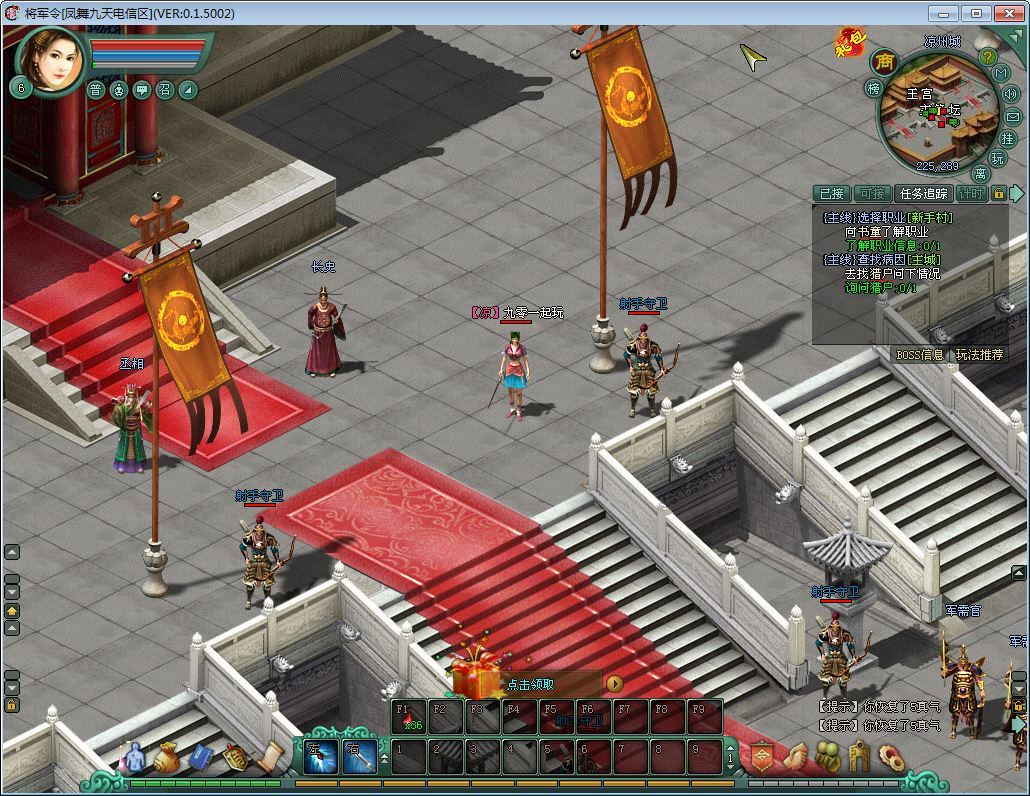Claim the gift box reward 点击领取
Viewport: 1030px width, 796px height.
tap(530, 684)
